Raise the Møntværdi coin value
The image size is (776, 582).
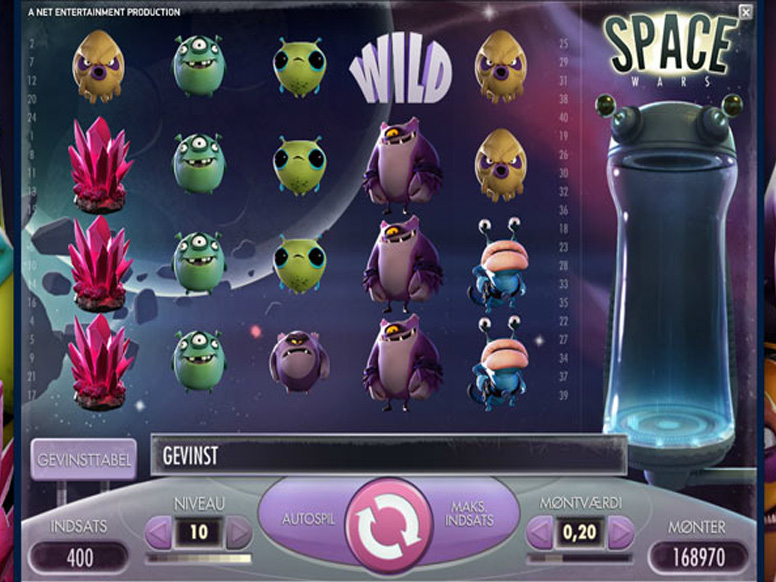click(x=621, y=533)
